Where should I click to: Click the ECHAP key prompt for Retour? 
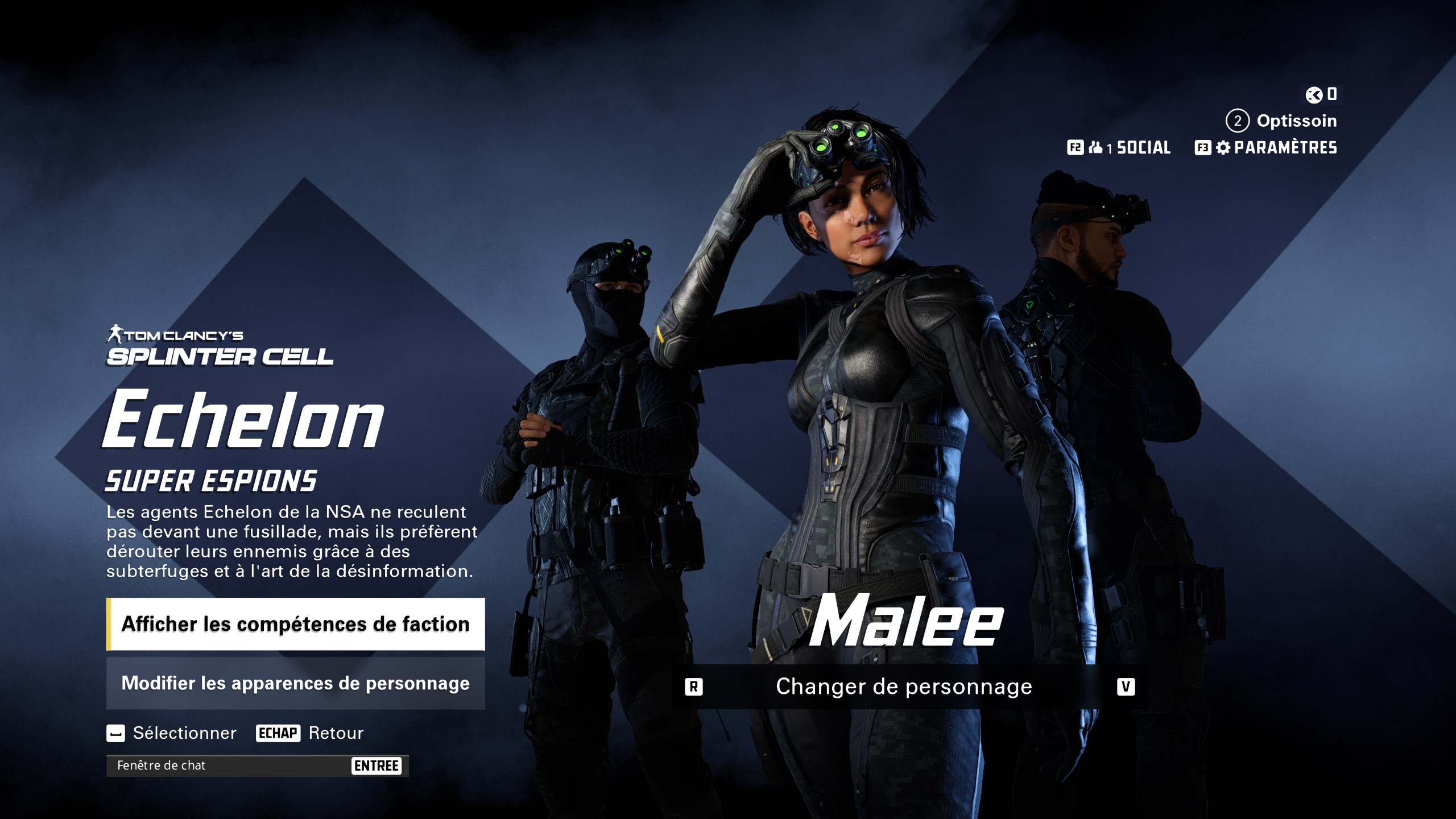pyautogui.click(x=279, y=734)
